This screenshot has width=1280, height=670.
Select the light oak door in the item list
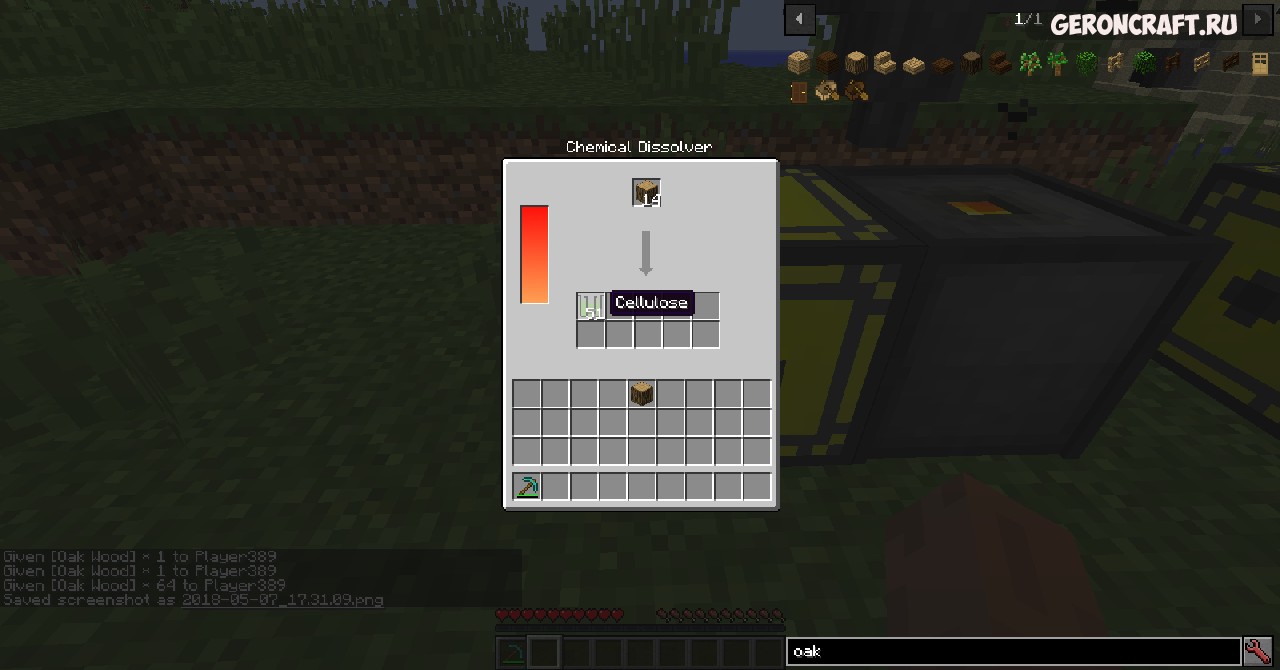pos(1259,64)
